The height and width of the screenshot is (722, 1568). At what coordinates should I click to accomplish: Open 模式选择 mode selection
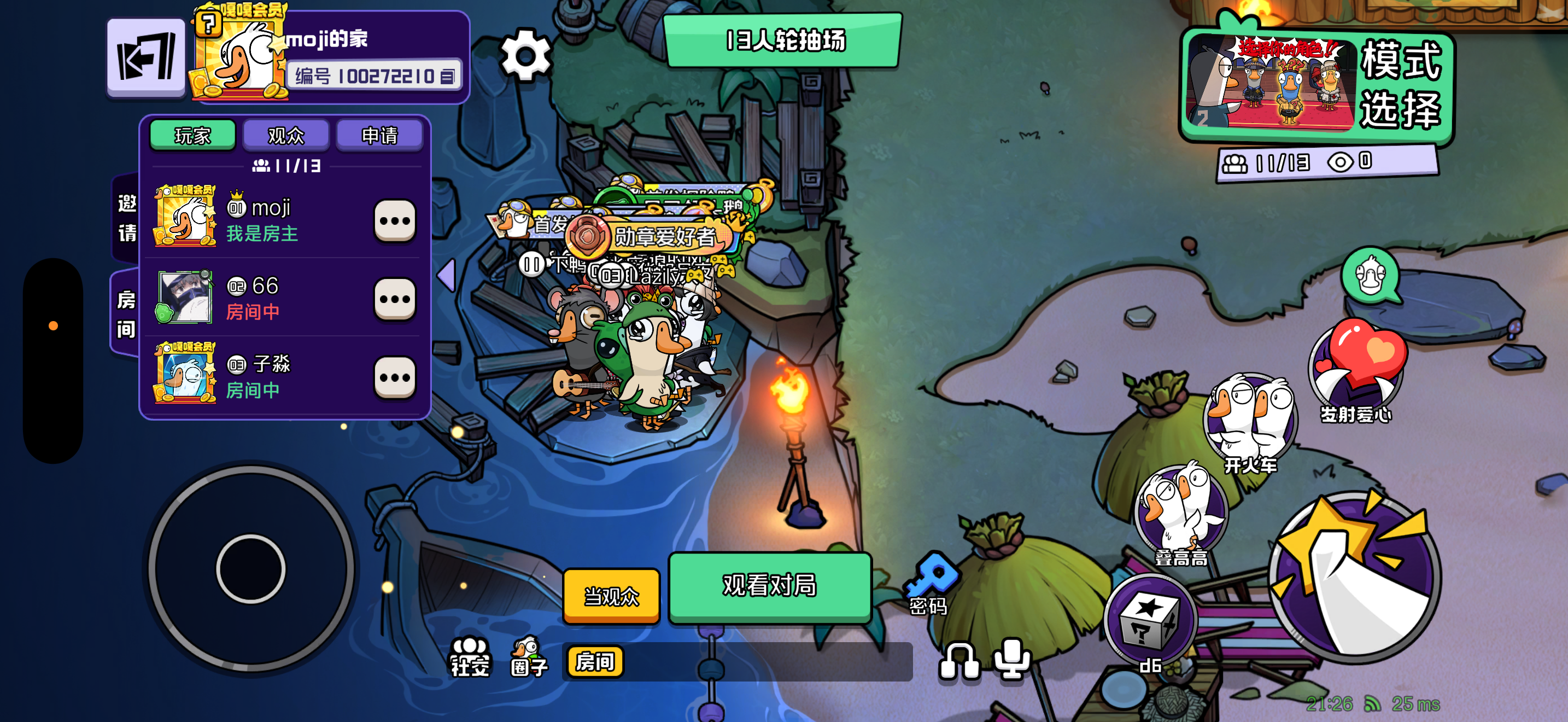1317,85
